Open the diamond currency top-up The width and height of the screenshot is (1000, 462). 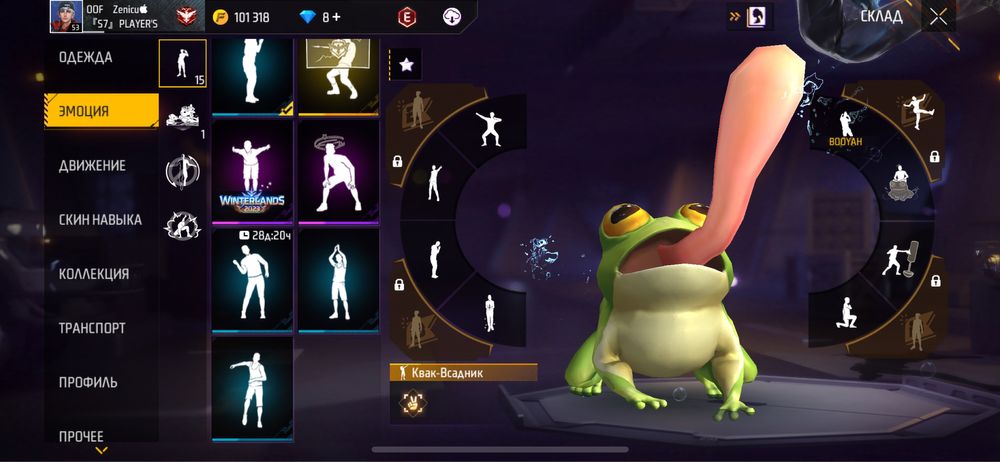[x=334, y=17]
